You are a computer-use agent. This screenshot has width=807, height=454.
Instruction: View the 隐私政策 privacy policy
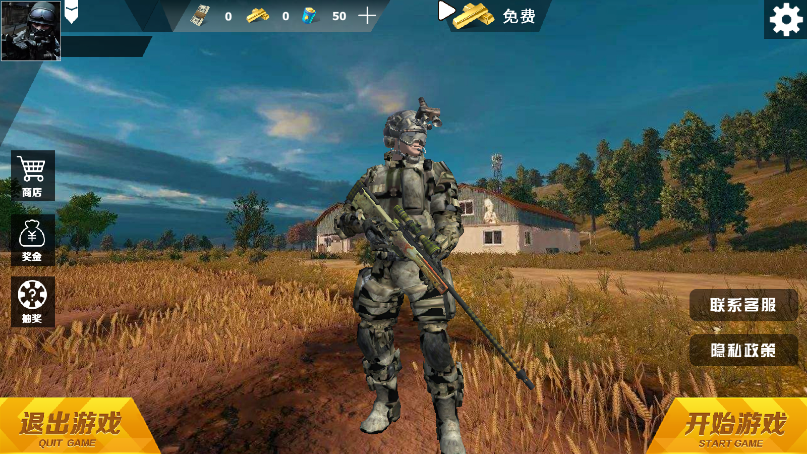[x=743, y=350]
